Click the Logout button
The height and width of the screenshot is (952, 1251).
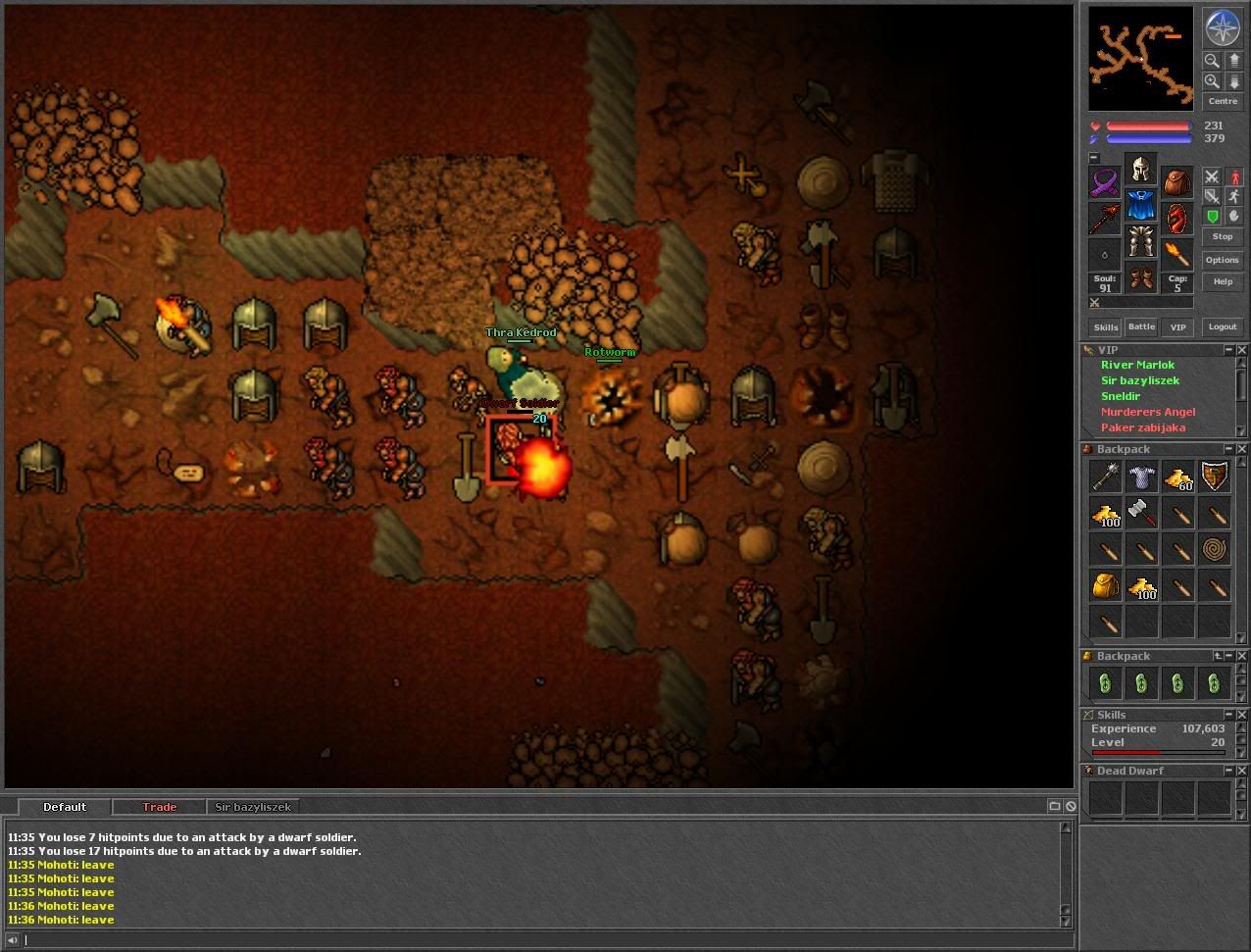tap(1222, 326)
